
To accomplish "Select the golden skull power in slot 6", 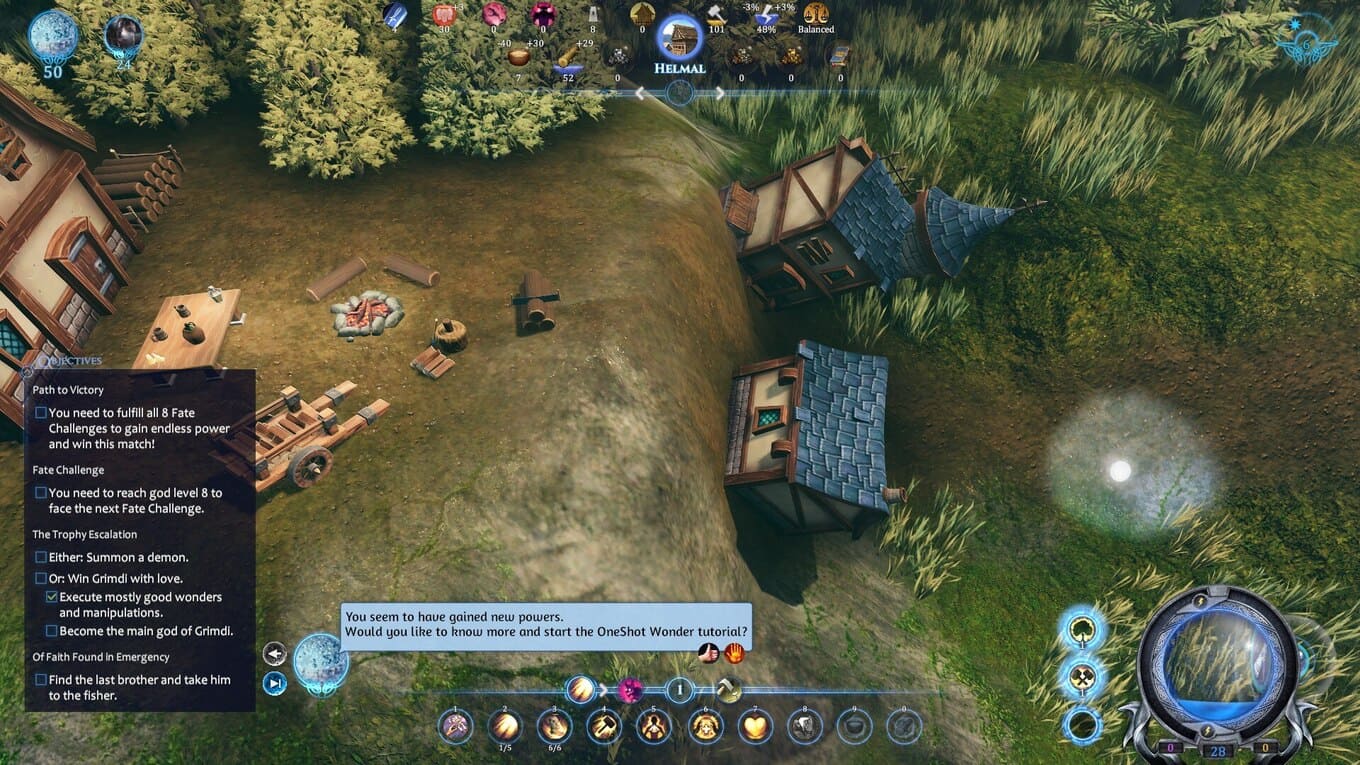I will click(x=705, y=726).
